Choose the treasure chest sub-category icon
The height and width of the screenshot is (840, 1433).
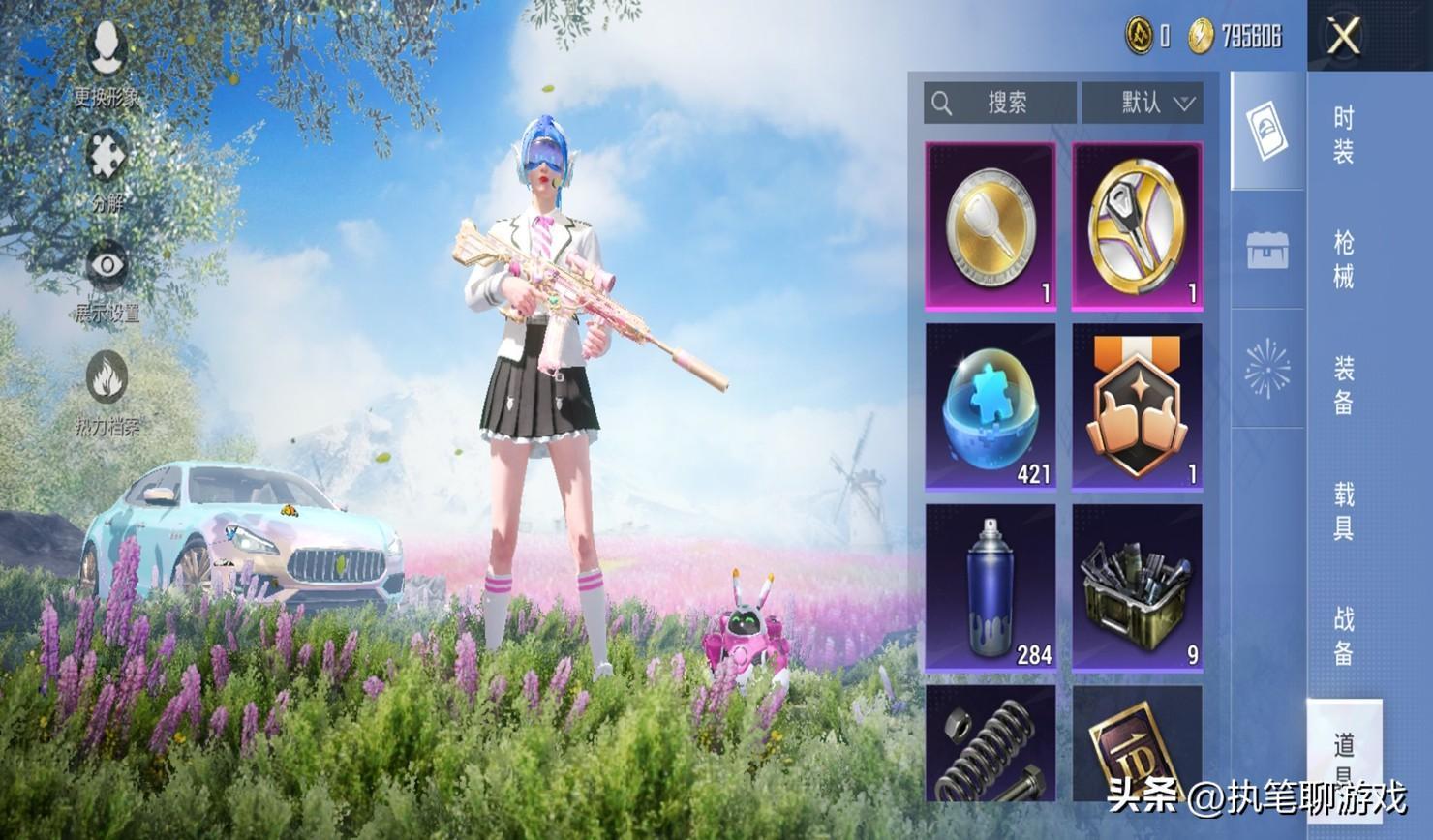[1267, 251]
